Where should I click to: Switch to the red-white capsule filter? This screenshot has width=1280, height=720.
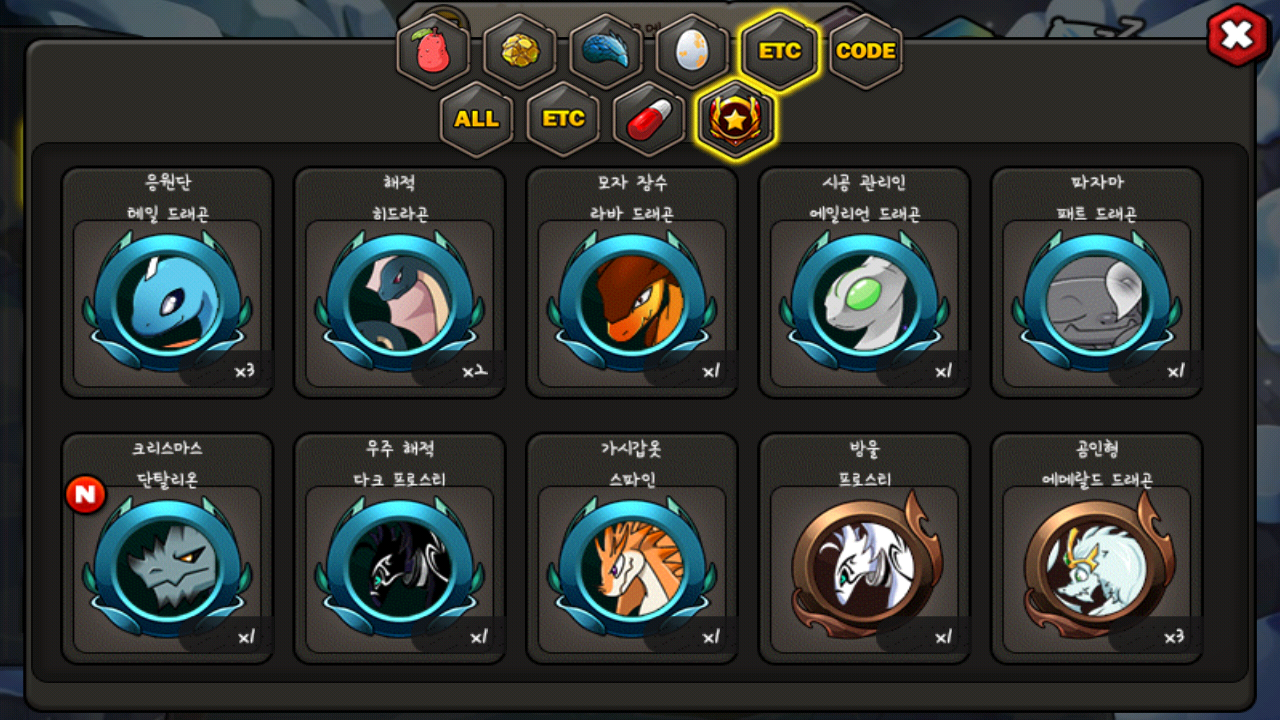649,119
